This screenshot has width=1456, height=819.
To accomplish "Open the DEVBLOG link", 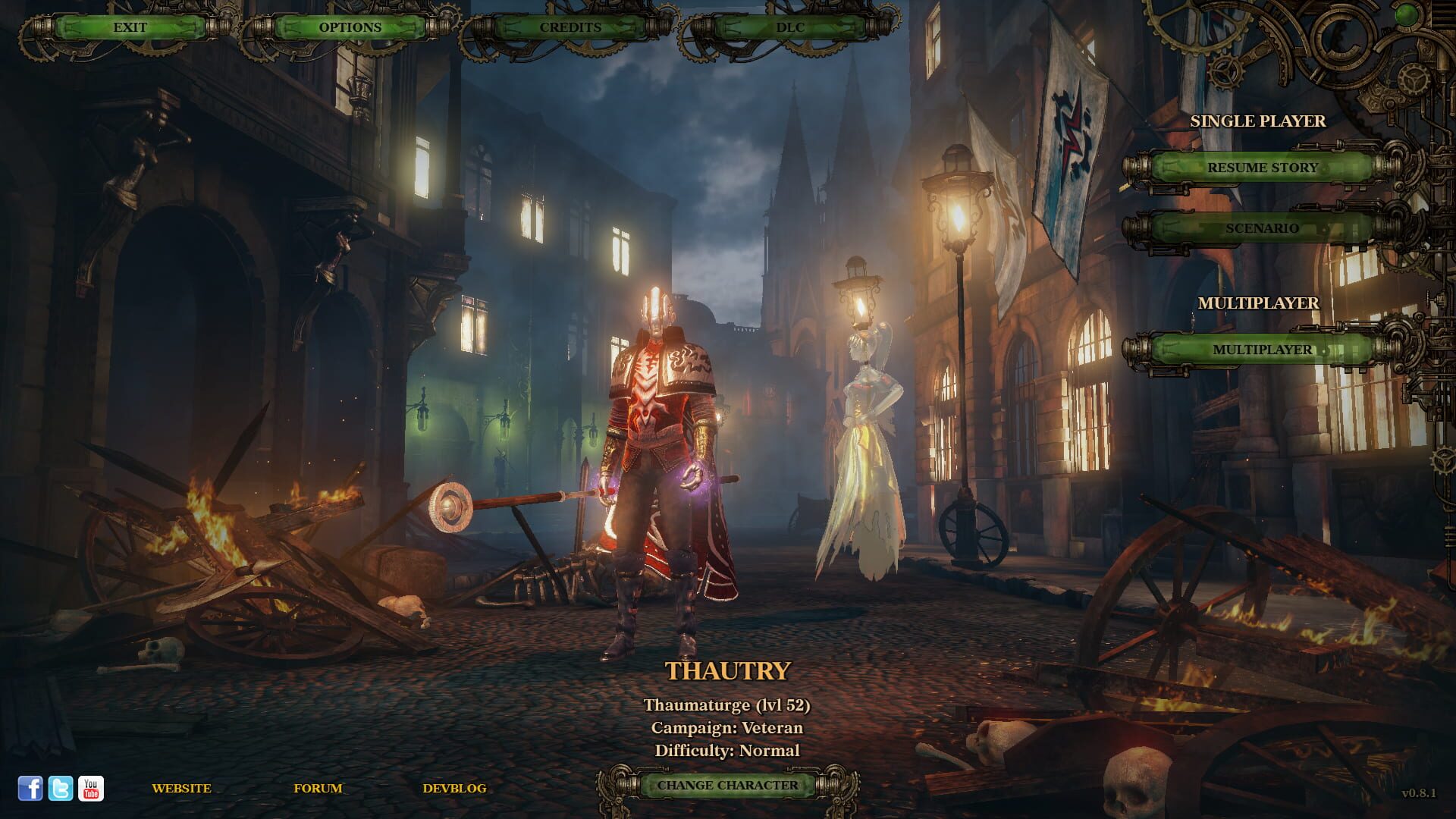I will click(455, 789).
